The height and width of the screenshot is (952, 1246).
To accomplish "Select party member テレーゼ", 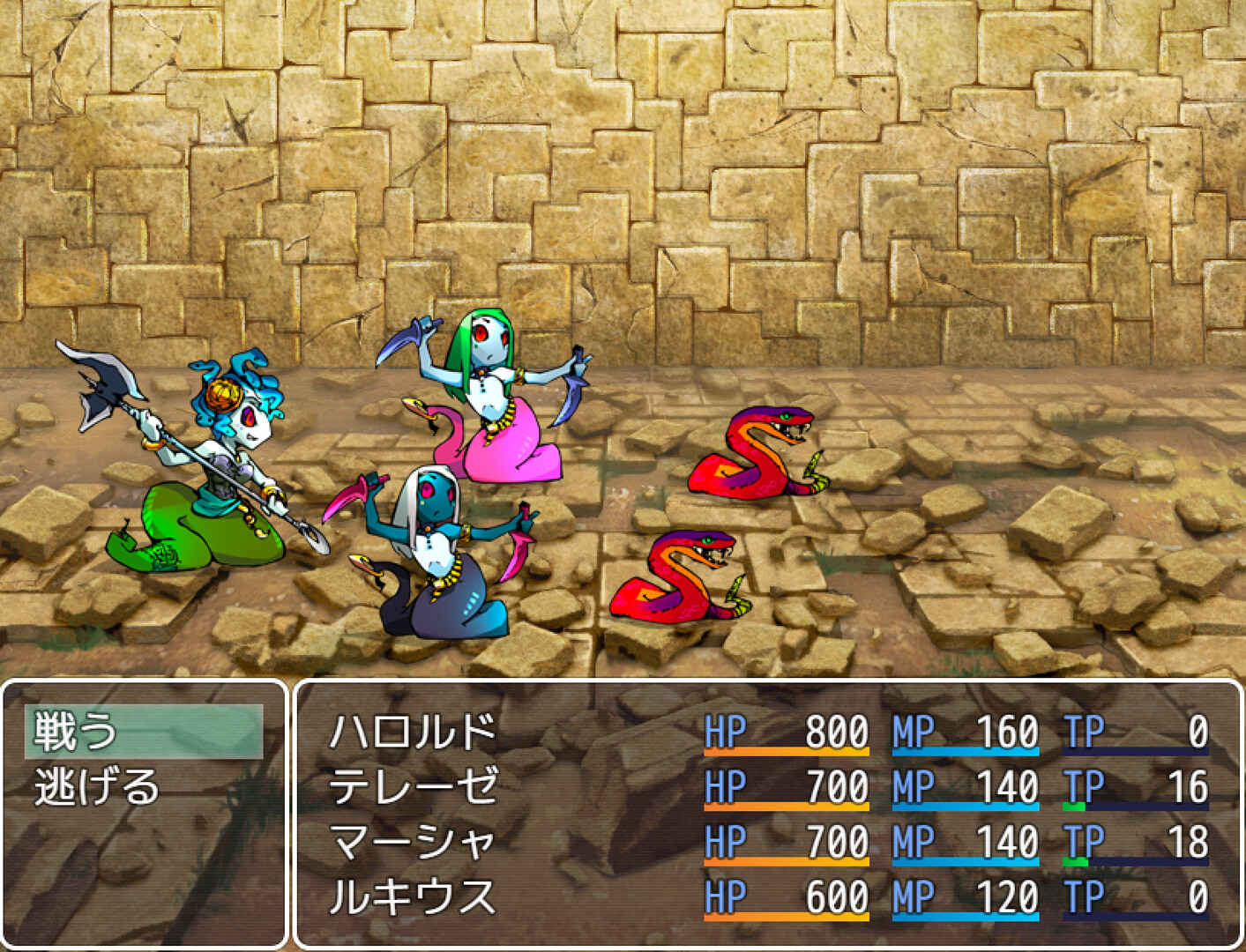I will 414,784.
